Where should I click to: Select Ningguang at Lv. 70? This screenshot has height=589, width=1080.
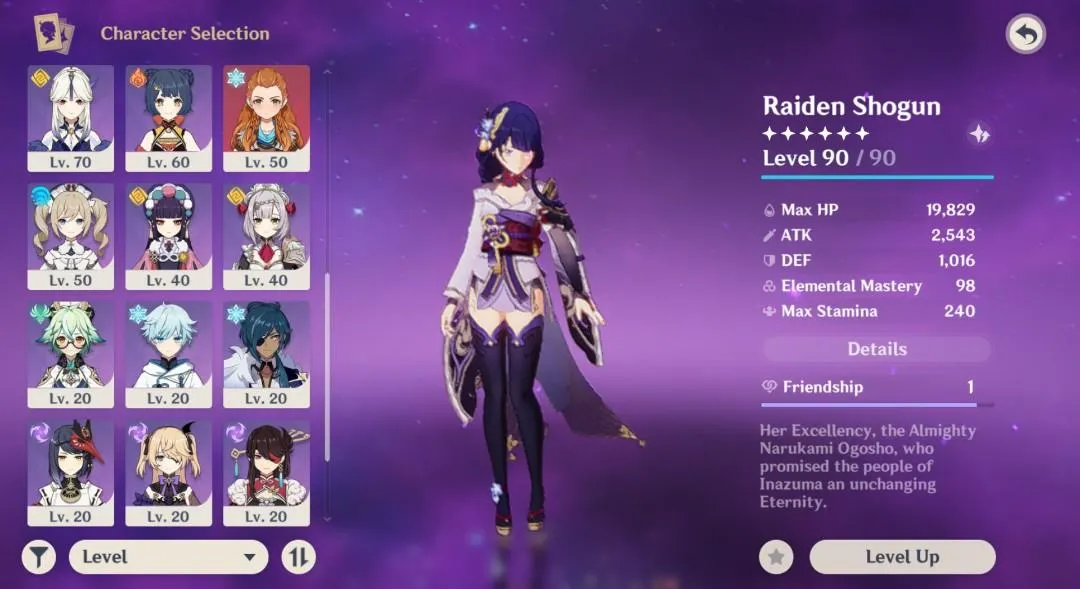pos(70,117)
